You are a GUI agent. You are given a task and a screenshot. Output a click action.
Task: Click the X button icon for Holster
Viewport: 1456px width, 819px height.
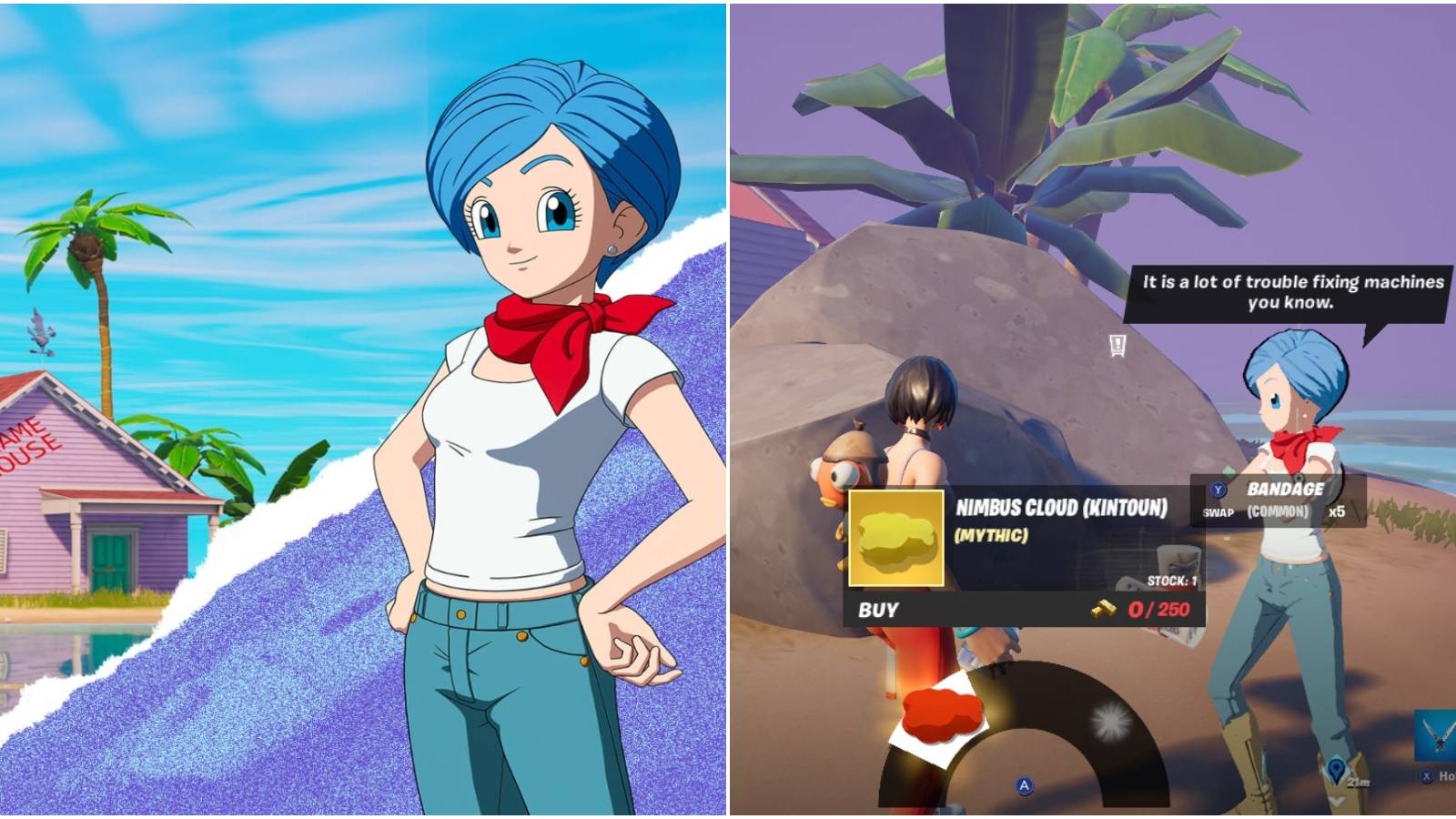point(1427,775)
